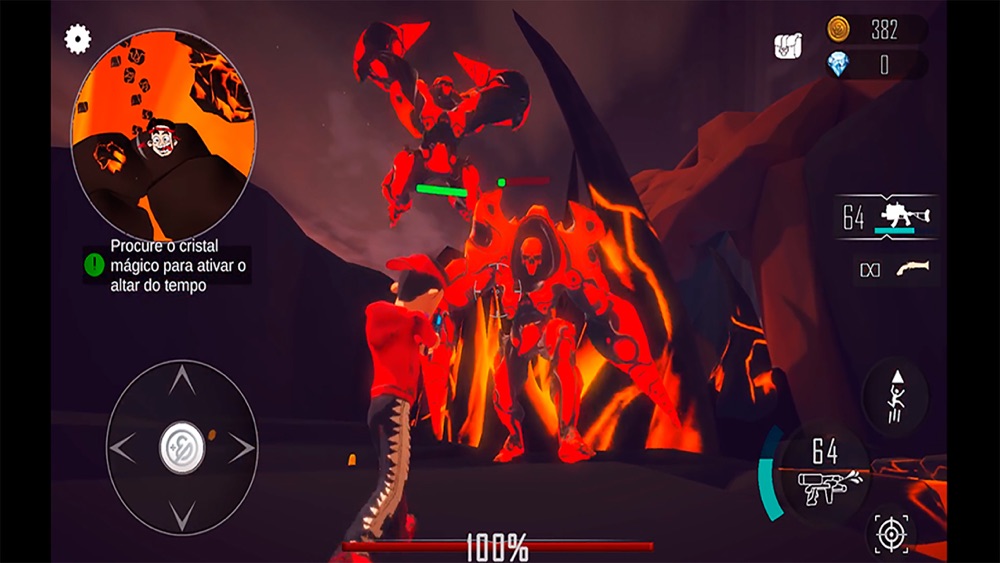
Task: Open the quest objective tracker
Action: [166, 265]
